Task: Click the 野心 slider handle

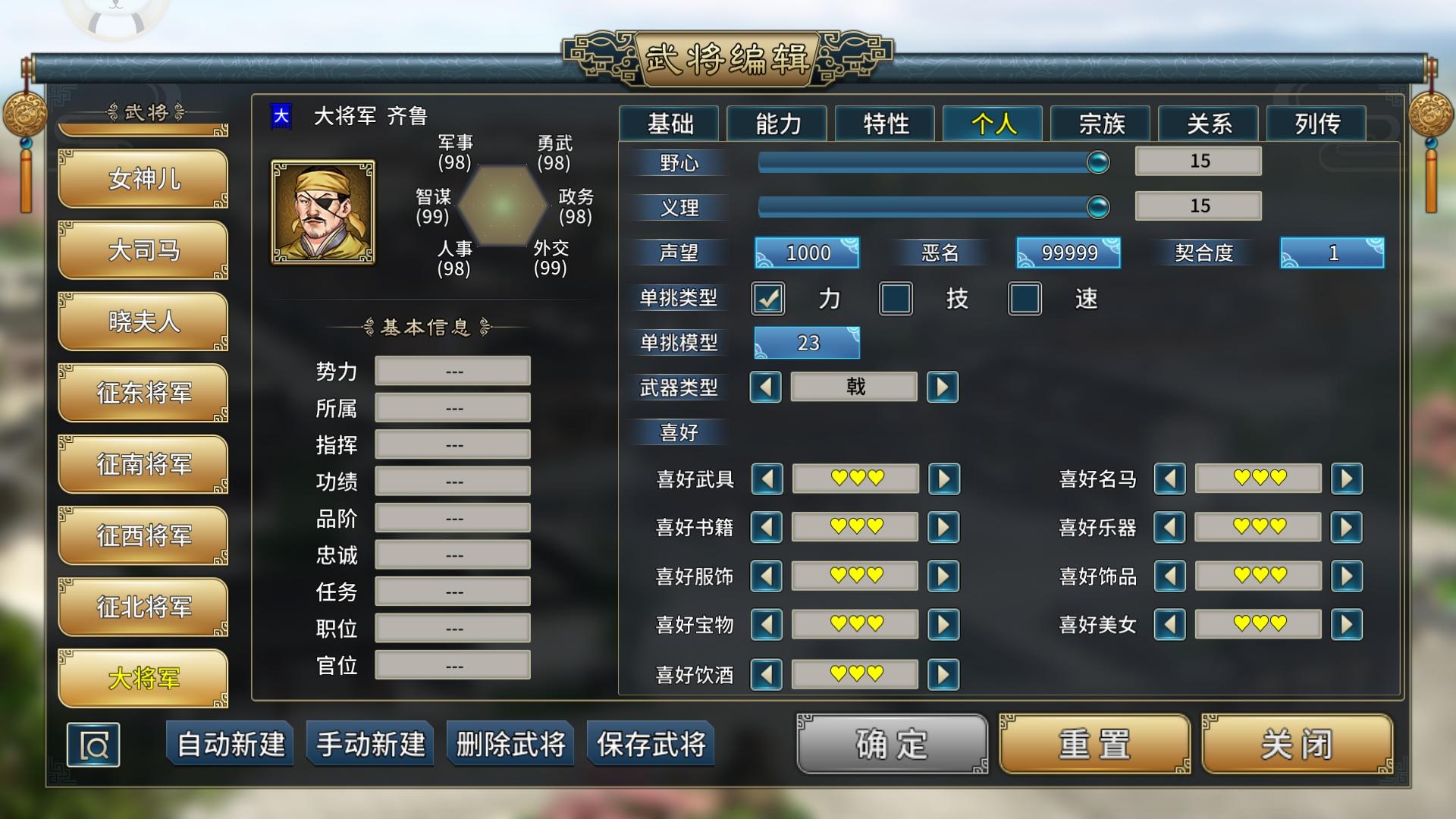Action: point(1097,161)
